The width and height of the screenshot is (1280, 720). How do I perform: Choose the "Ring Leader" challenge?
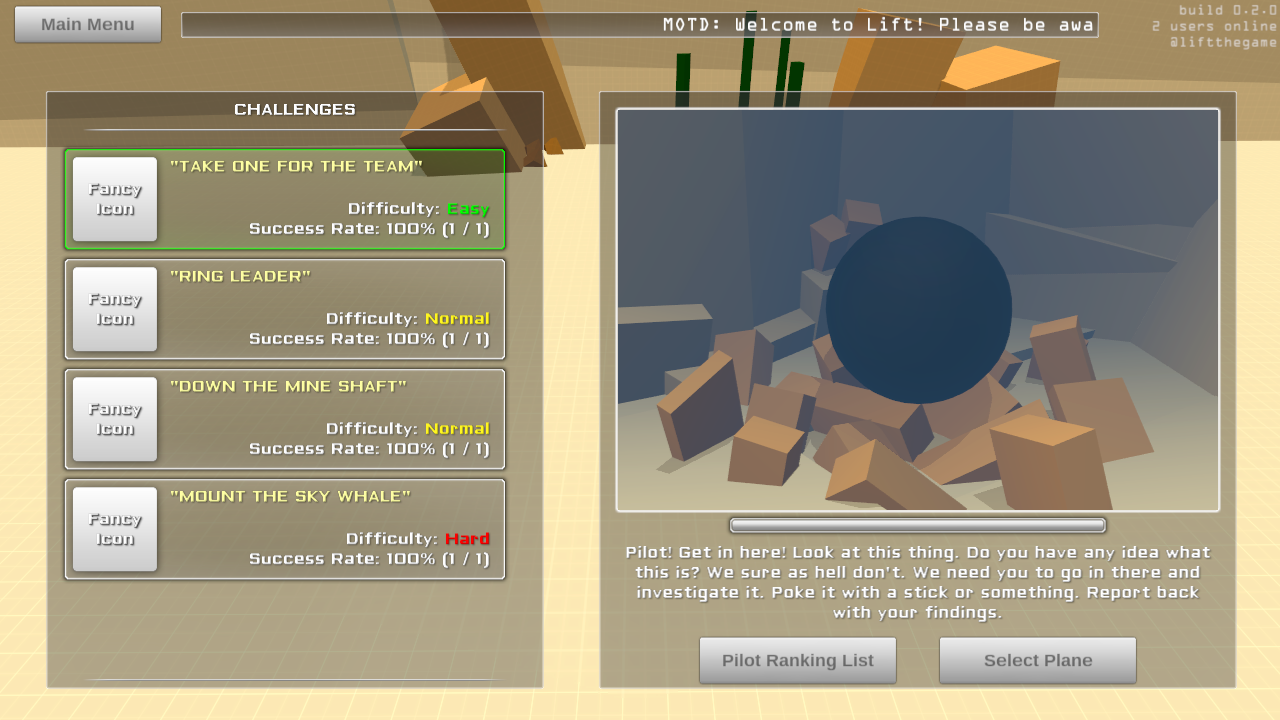[285, 309]
